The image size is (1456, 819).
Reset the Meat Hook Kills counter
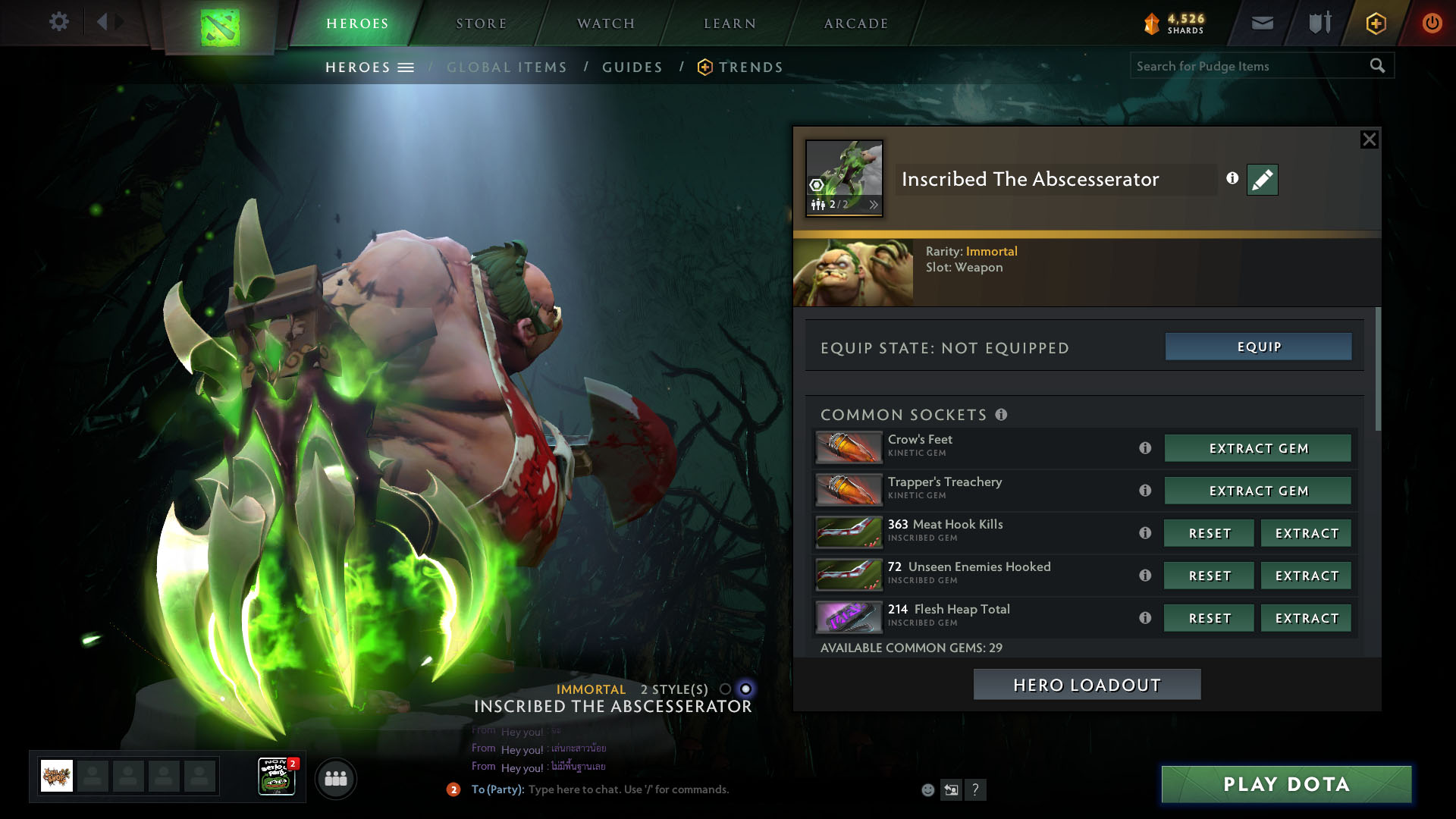1209,533
